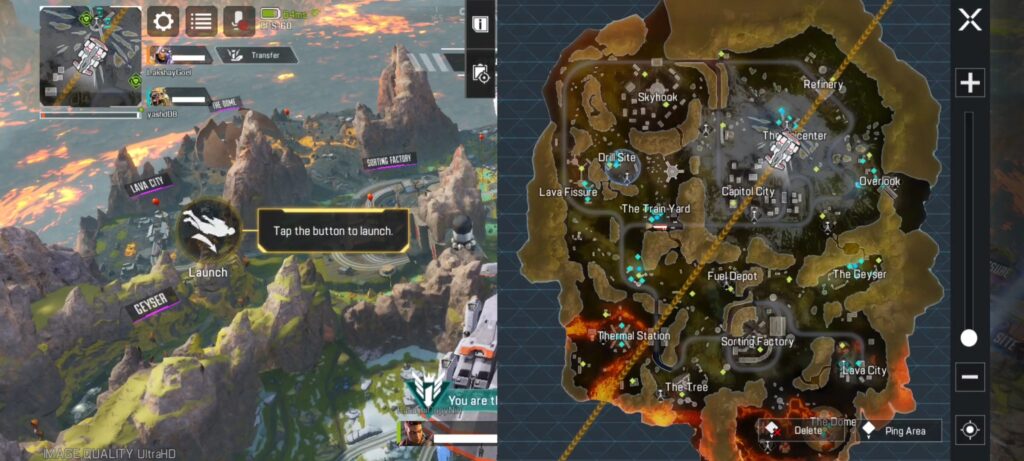1024x461 pixels.
Task: Open the info panel icon
Action: click(x=481, y=23)
